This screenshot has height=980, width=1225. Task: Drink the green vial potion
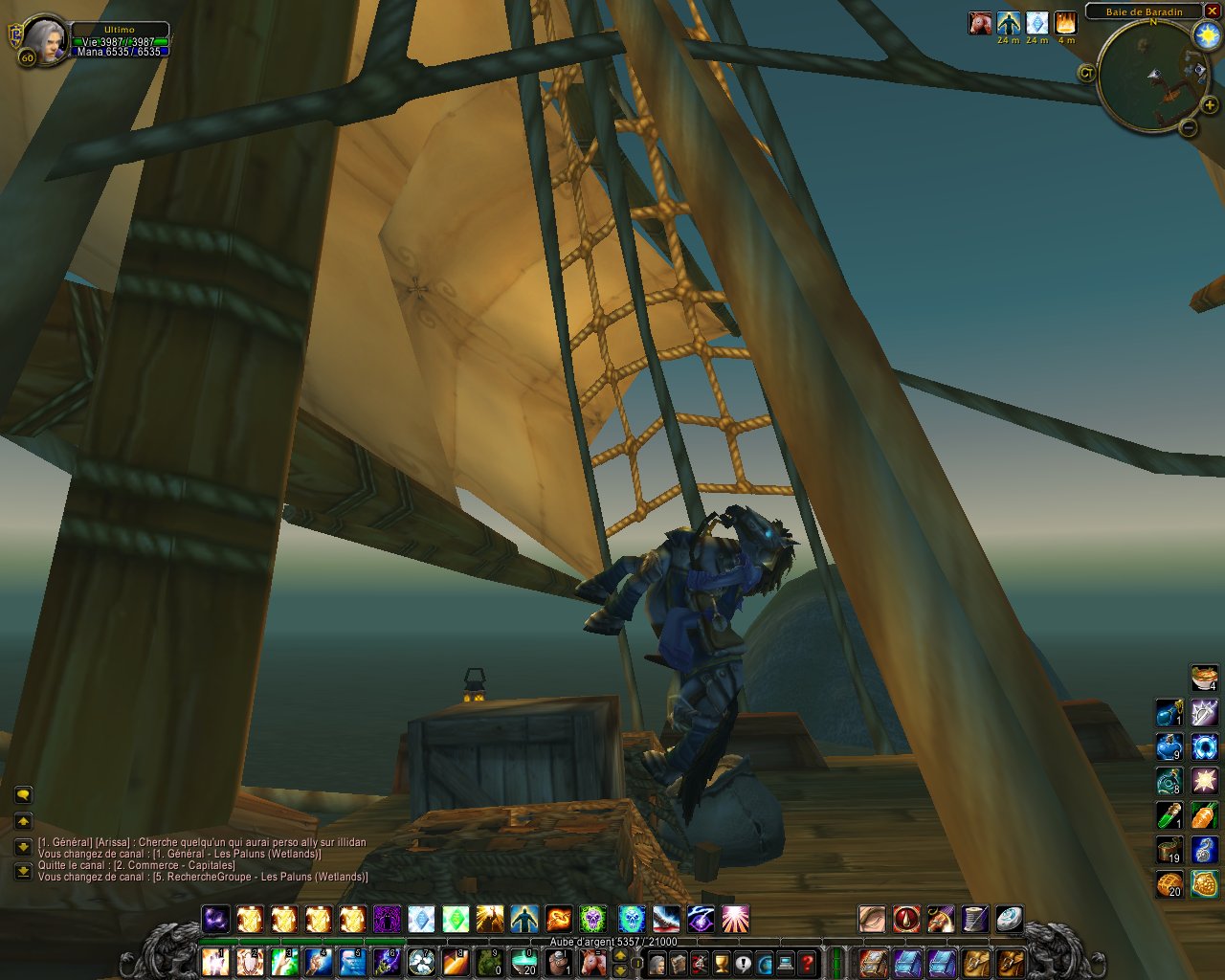[x=1169, y=815]
